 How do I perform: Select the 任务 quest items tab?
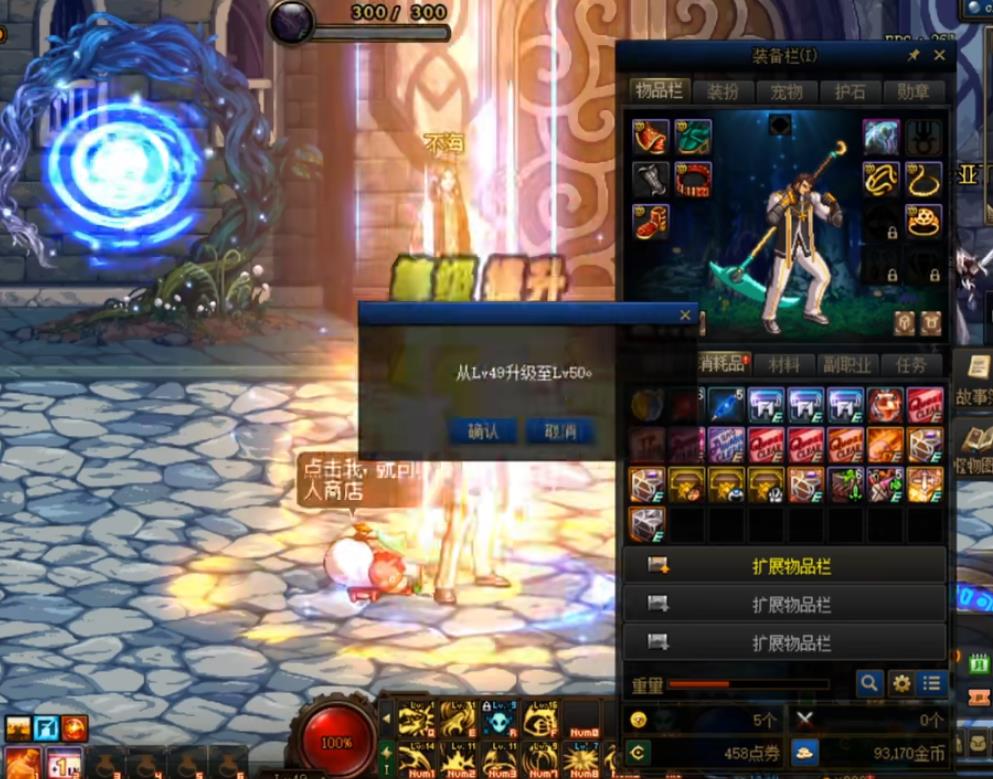(x=911, y=365)
